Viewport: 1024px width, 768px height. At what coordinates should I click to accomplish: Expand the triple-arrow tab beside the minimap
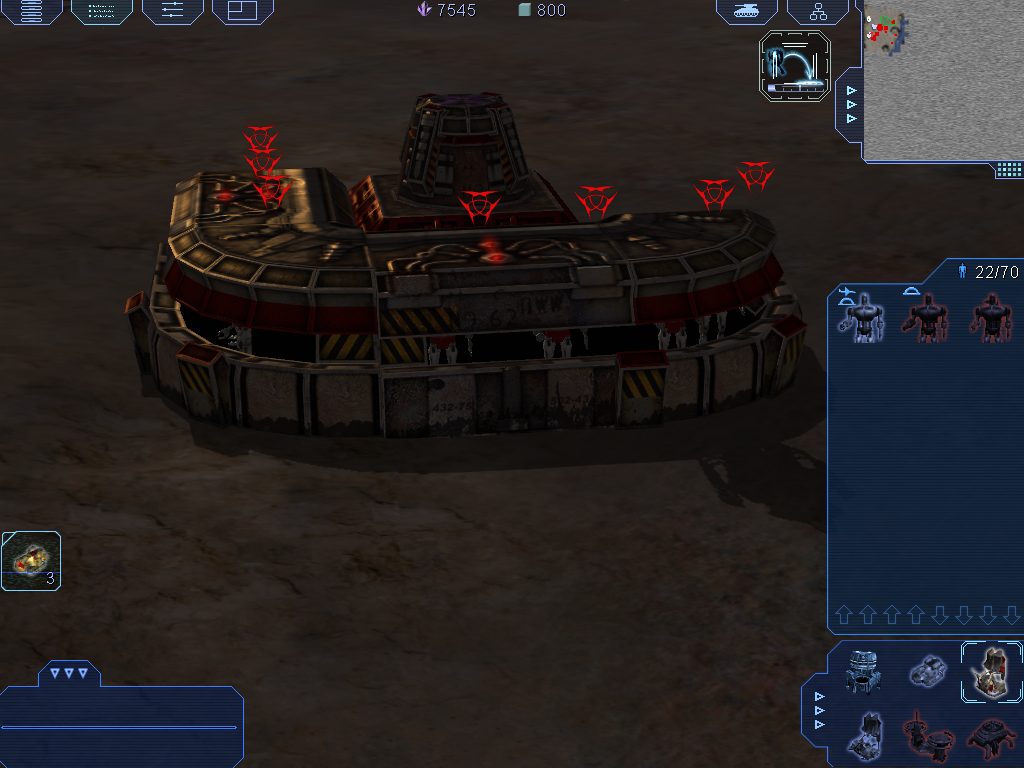[x=851, y=104]
